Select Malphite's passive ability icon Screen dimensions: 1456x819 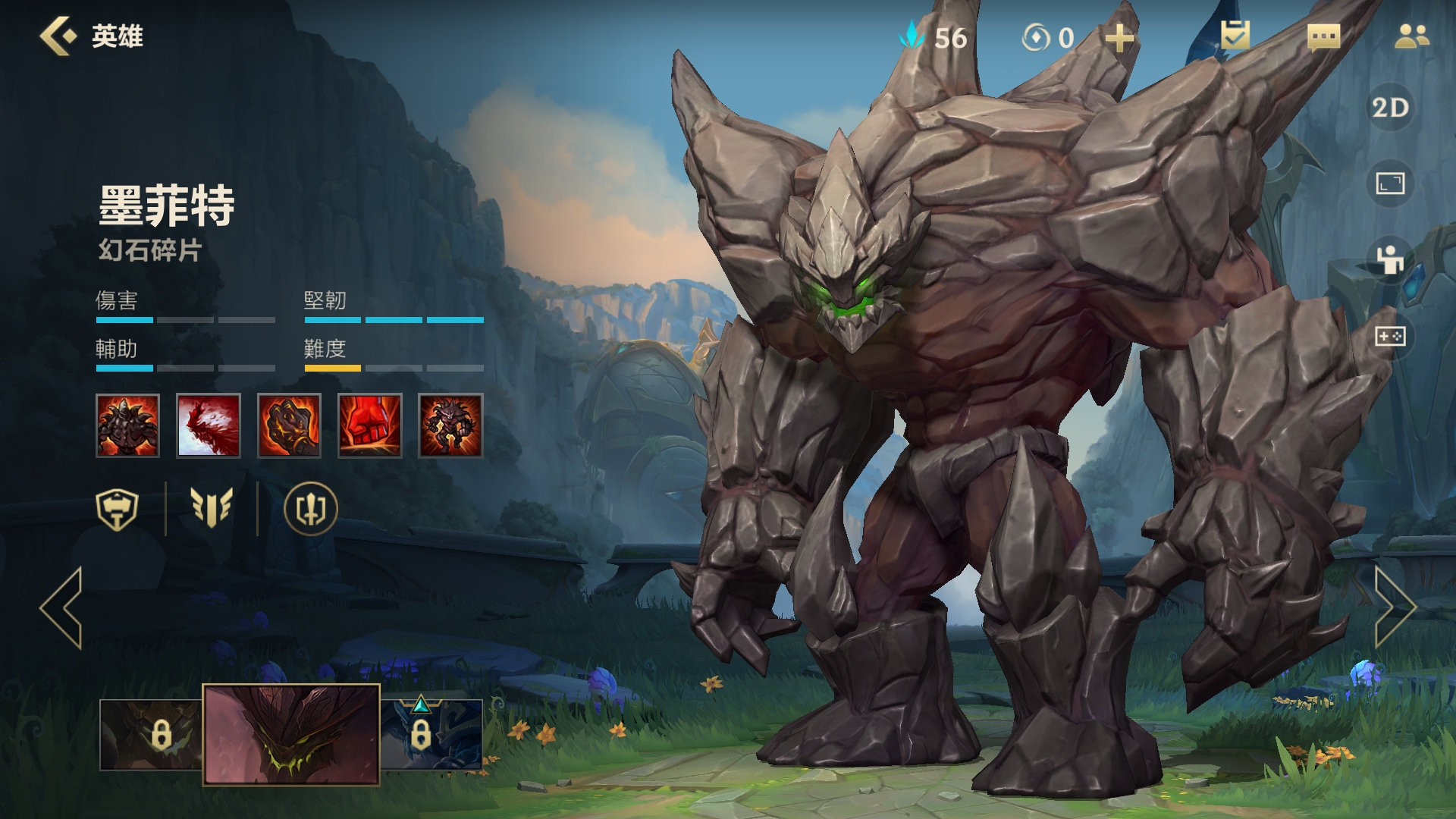click(127, 425)
